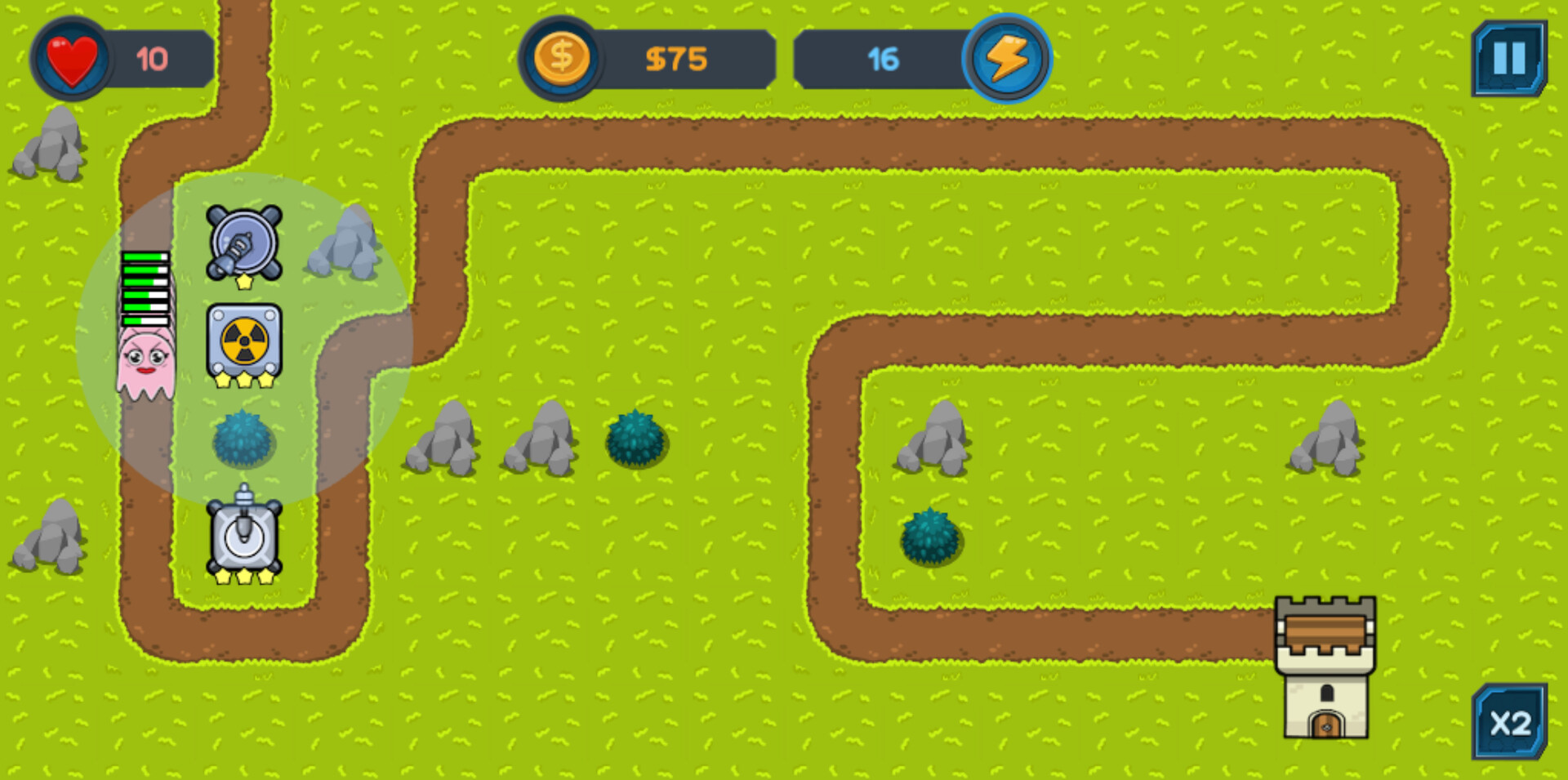The height and width of the screenshot is (780, 1568).
Task: Click the teal bush inside the tower range circle
Action: click(243, 441)
